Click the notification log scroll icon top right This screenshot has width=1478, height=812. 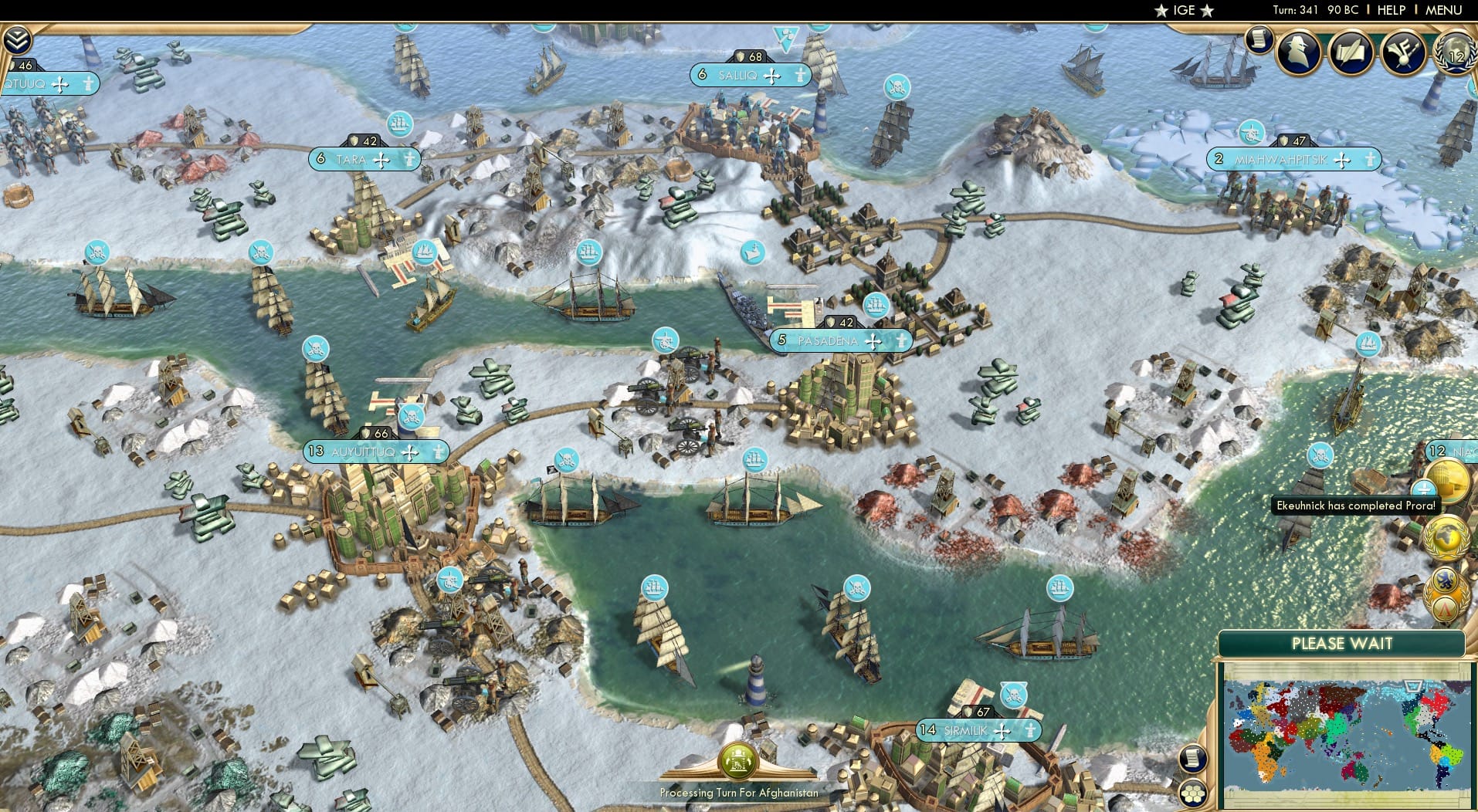tap(1260, 40)
